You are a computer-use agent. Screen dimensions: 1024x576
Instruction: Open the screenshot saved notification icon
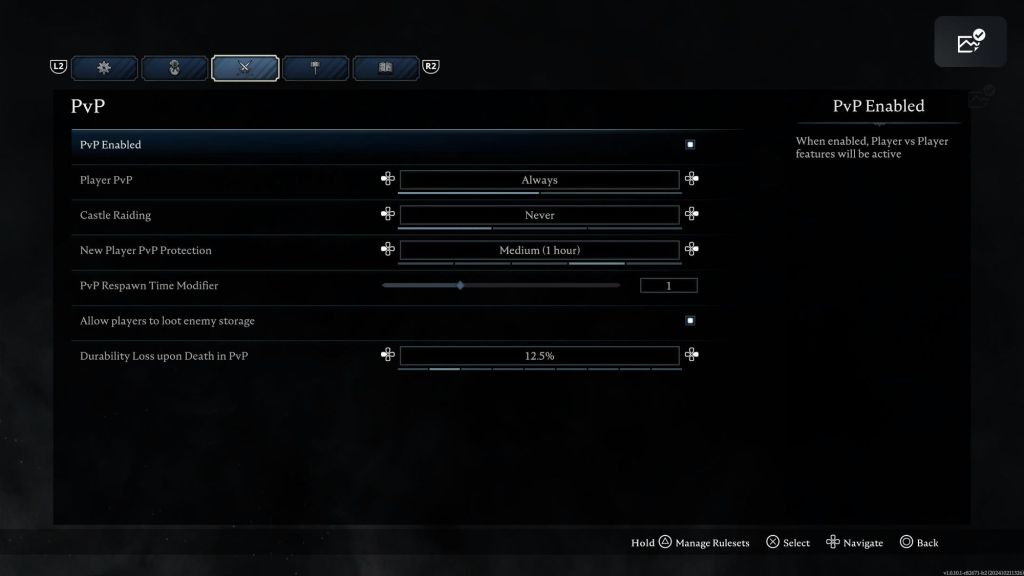click(970, 42)
